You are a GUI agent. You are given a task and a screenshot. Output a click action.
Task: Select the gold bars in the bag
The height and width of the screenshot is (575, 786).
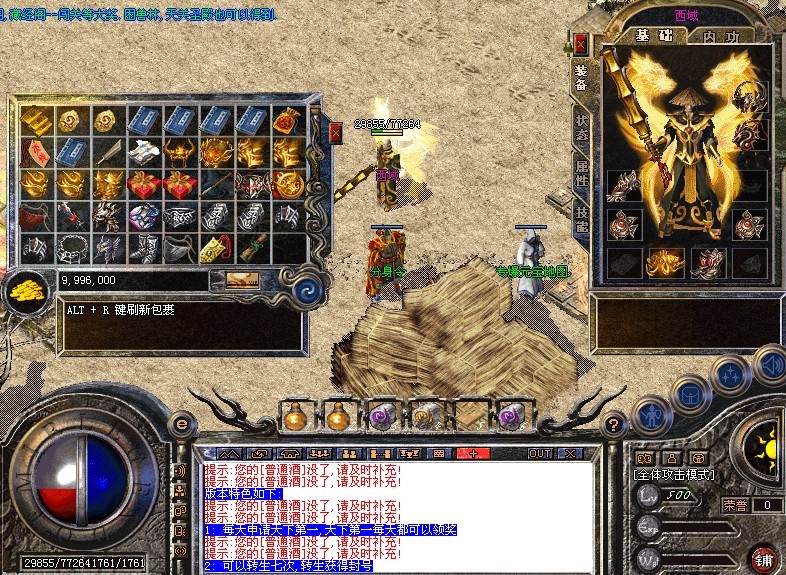(35, 119)
